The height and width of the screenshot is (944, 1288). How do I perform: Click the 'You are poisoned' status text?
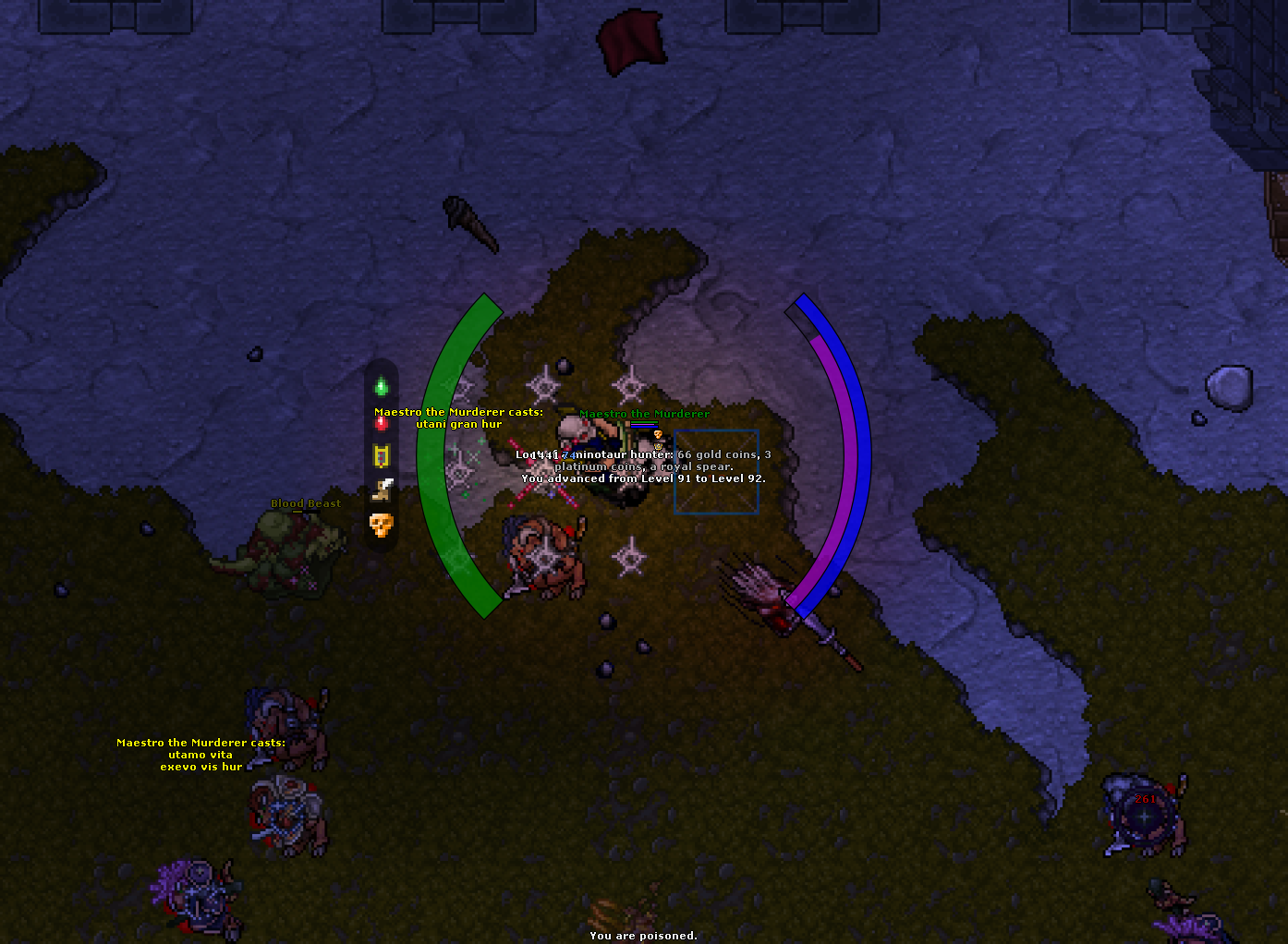(x=644, y=935)
